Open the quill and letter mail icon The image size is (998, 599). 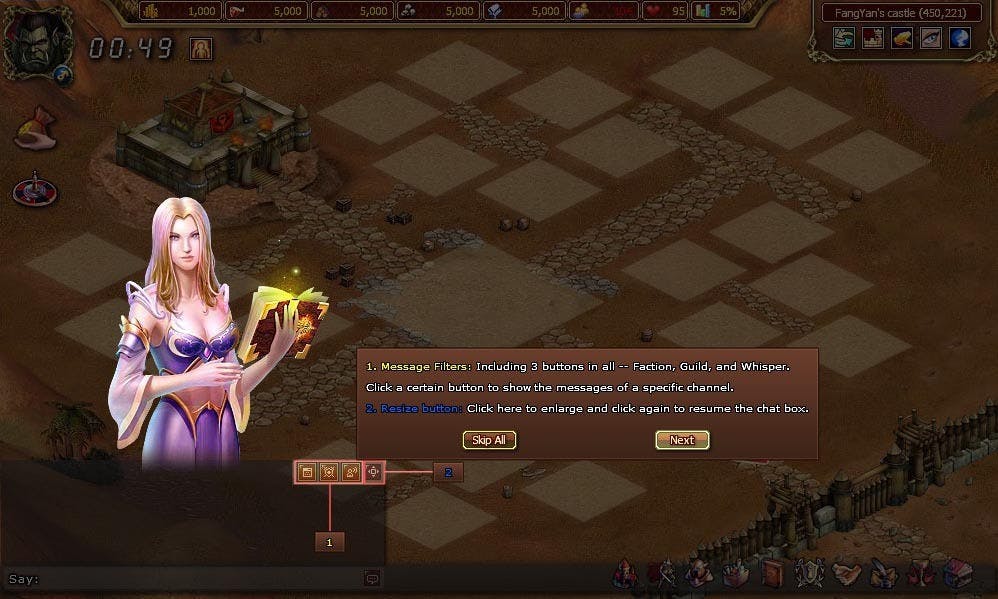pos(884,575)
